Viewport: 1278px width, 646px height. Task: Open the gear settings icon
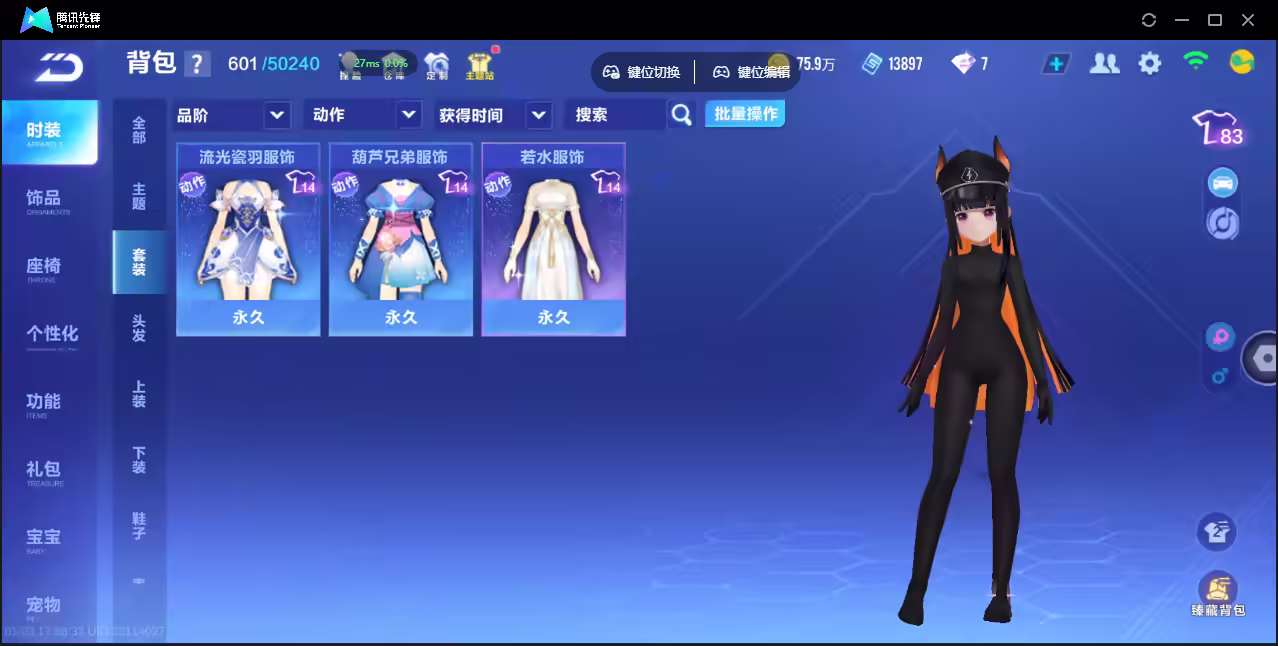click(x=1150, y=64)
